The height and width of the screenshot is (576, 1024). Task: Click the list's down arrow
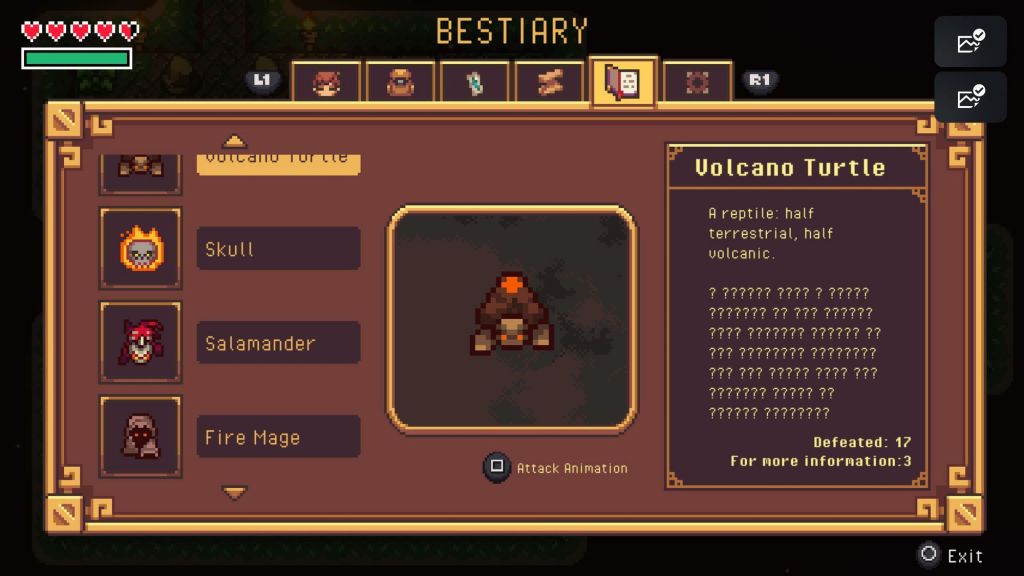[x=234, y=492]
